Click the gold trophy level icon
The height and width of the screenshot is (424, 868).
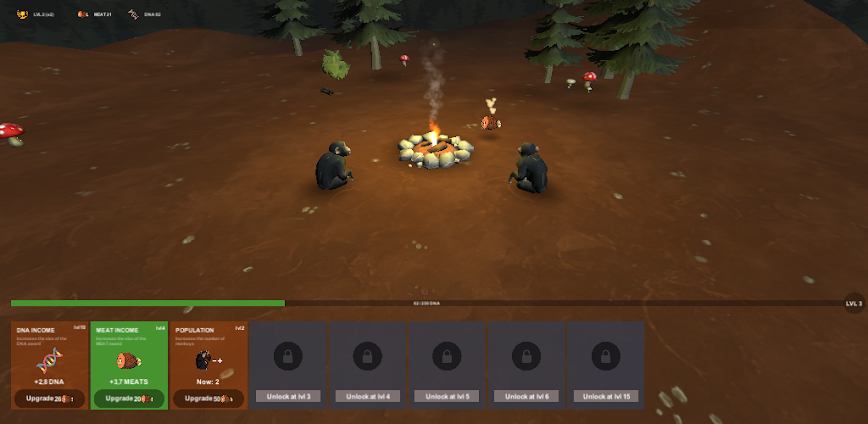point(22,14)
